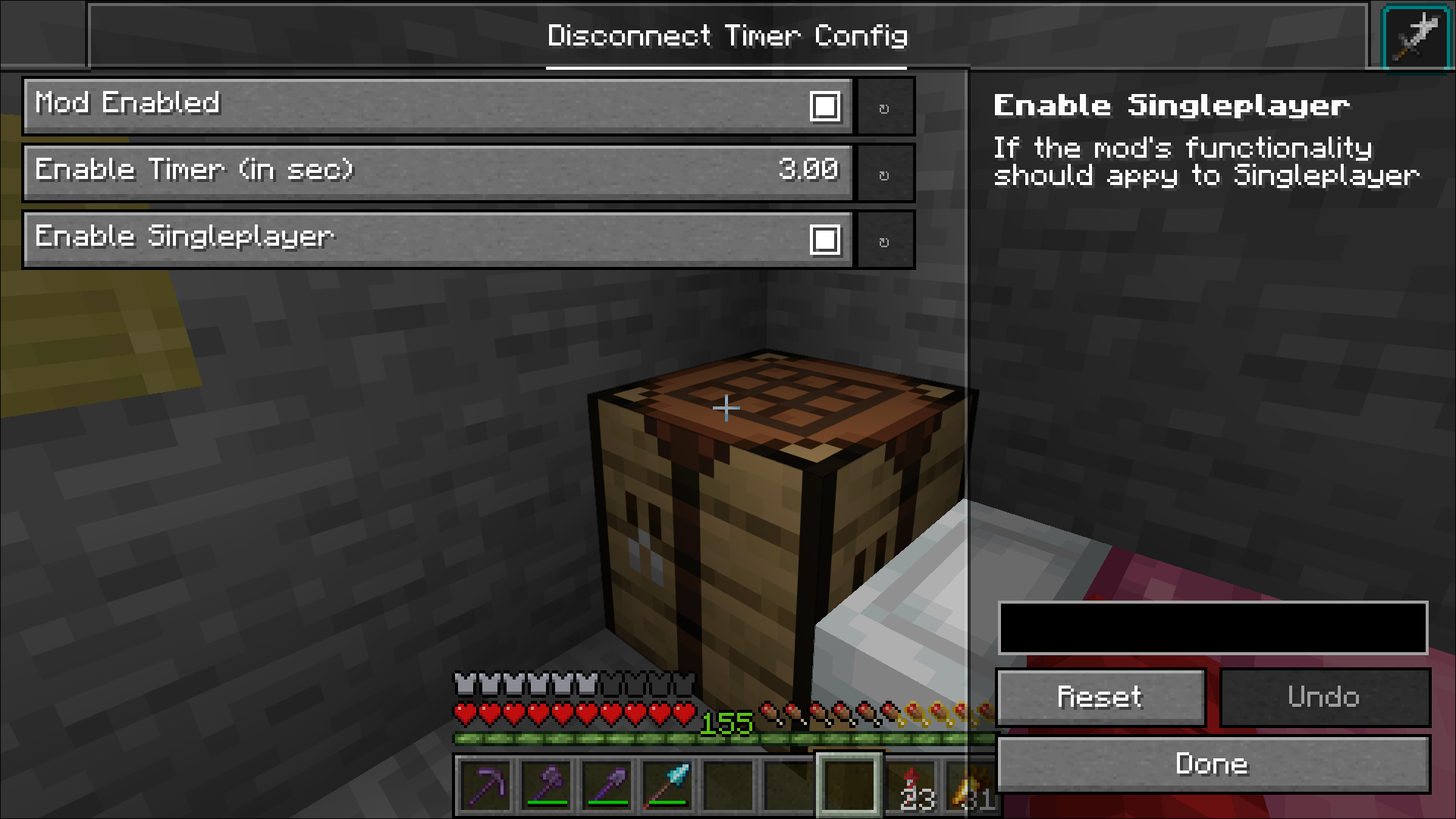Select the netherite pickaxe in the hotbar
1456x819 pixels.
[486, 786]
